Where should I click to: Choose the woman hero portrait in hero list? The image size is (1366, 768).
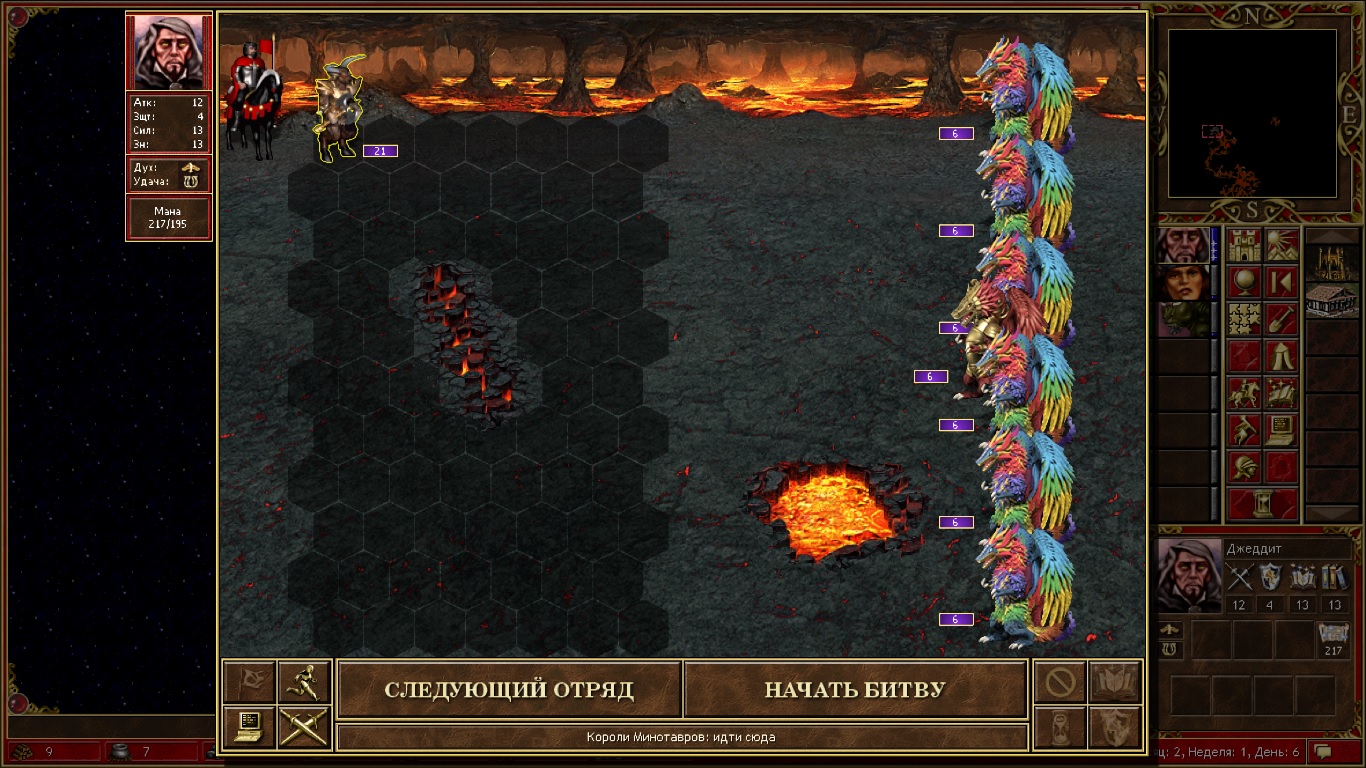point(1182,283)
